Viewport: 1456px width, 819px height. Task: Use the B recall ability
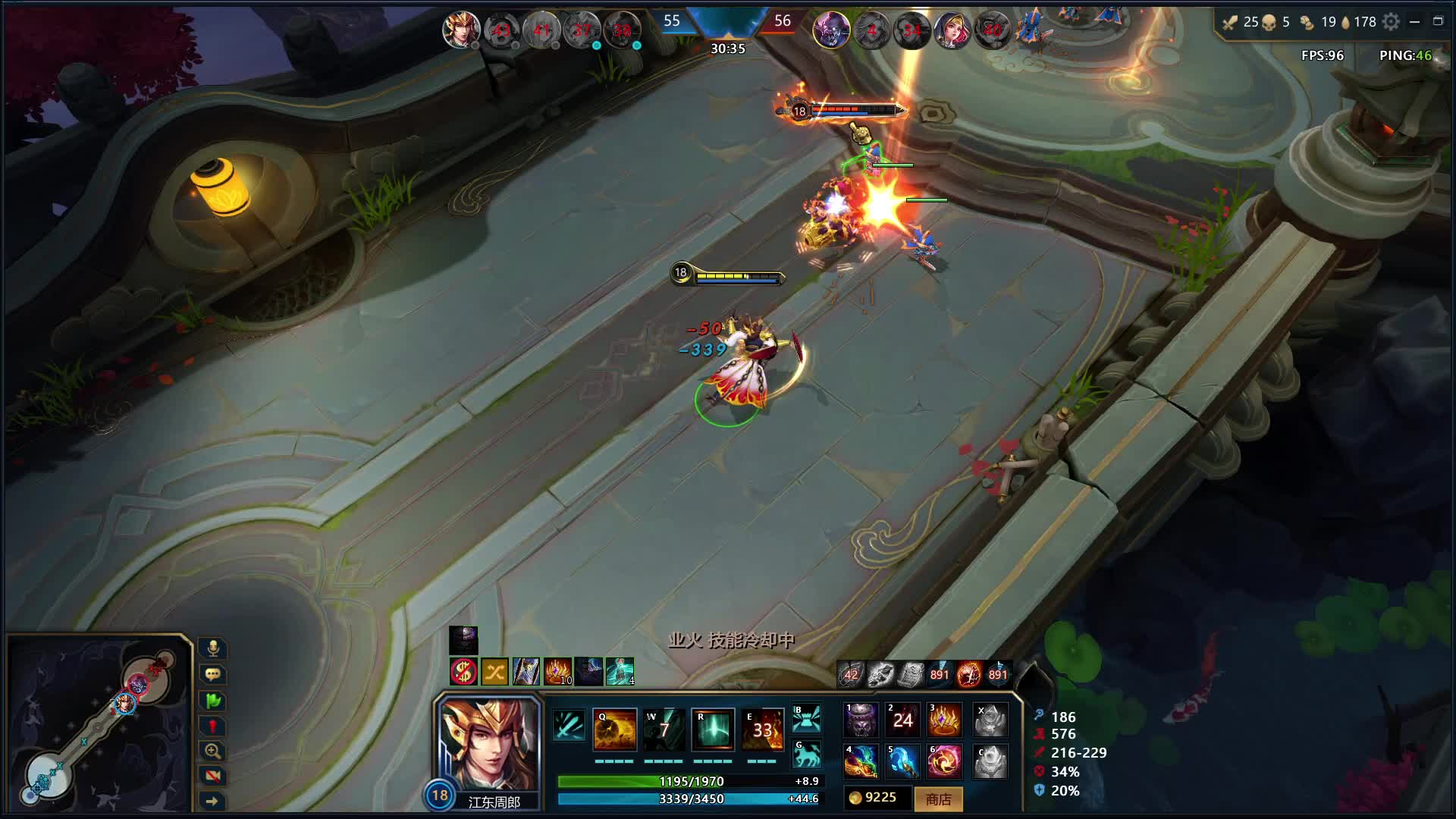coord(806,718)
